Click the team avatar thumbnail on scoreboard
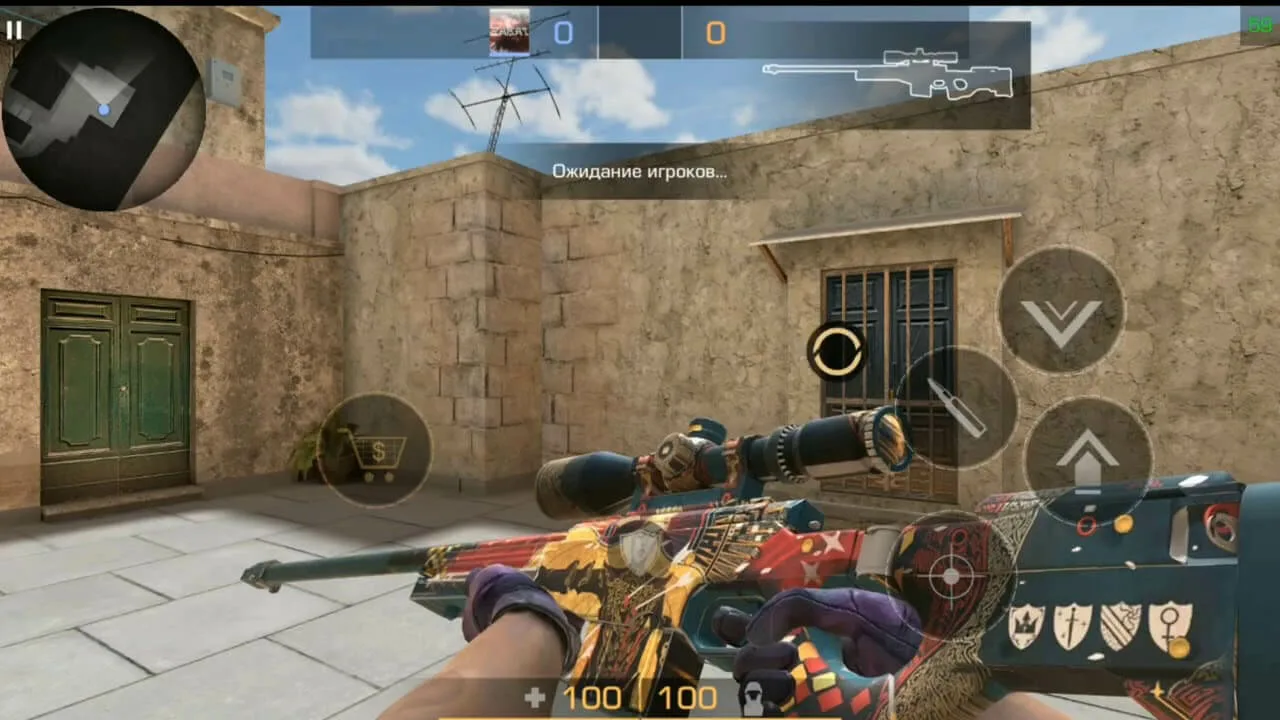Image resolution: width=1280 pixels, height=720 pixels. pyautogui.click(x=509, y=32)
